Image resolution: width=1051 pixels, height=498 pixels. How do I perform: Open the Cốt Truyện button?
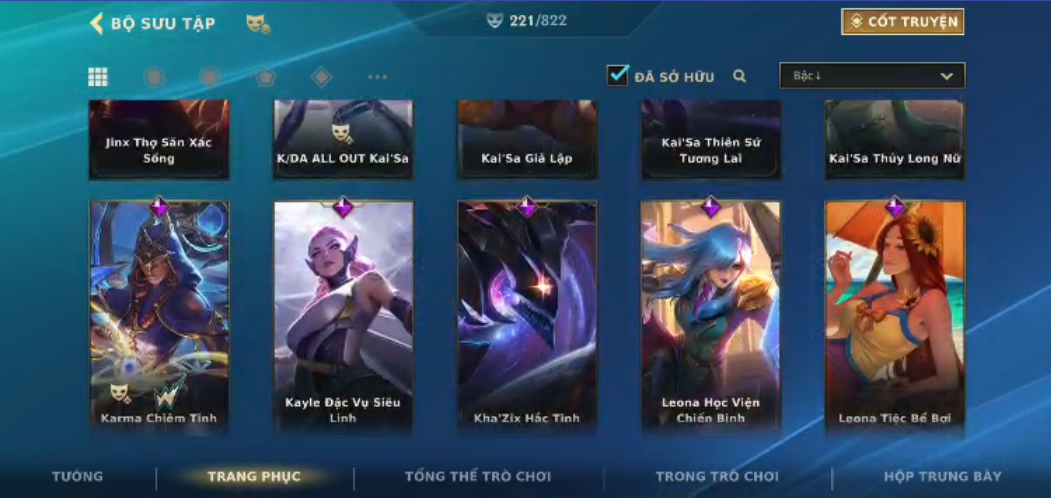(902, 22)
